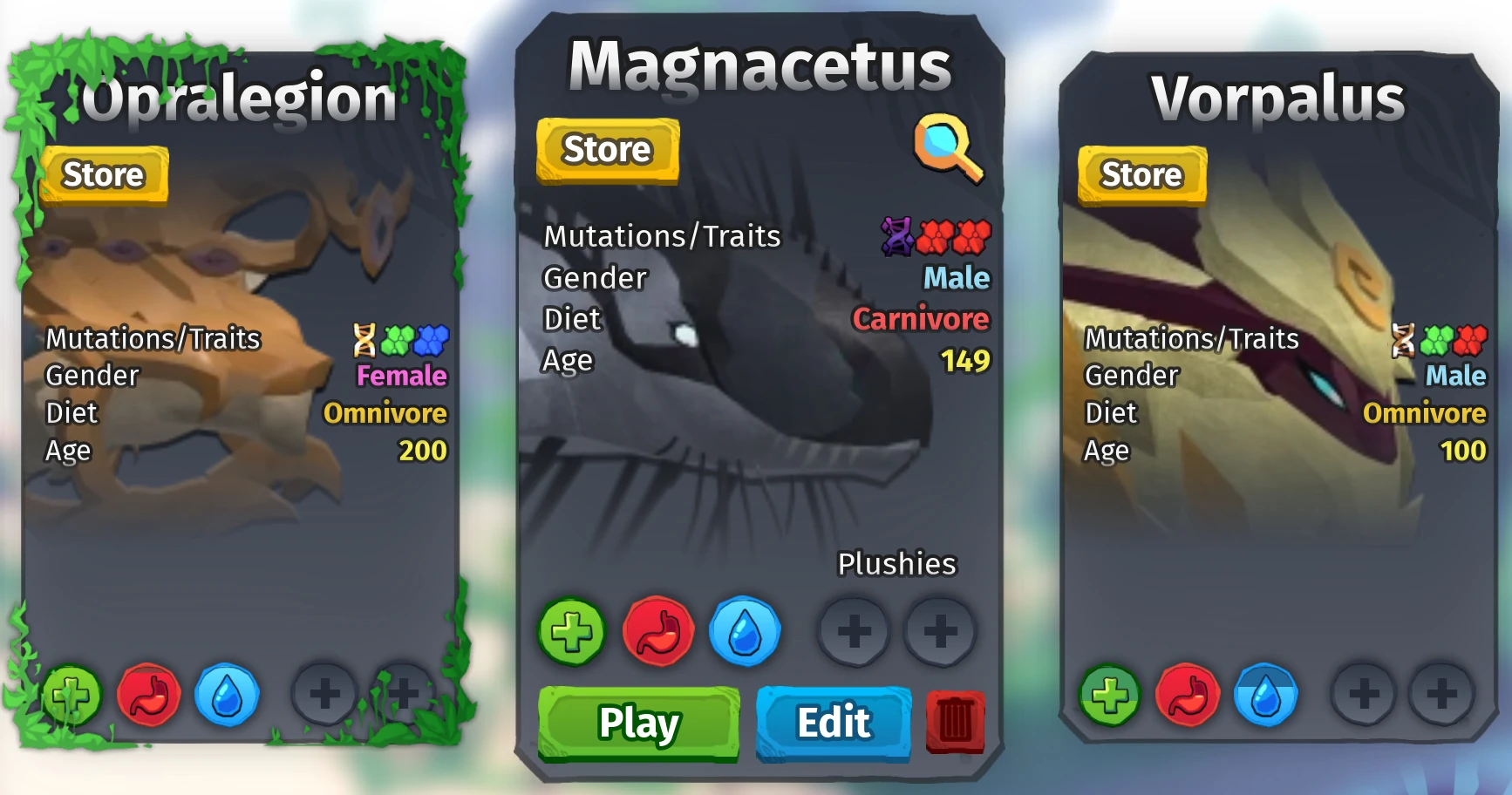Click the Store button on Magnacetus card
The image size is (1512, 795).
point(607,149)
